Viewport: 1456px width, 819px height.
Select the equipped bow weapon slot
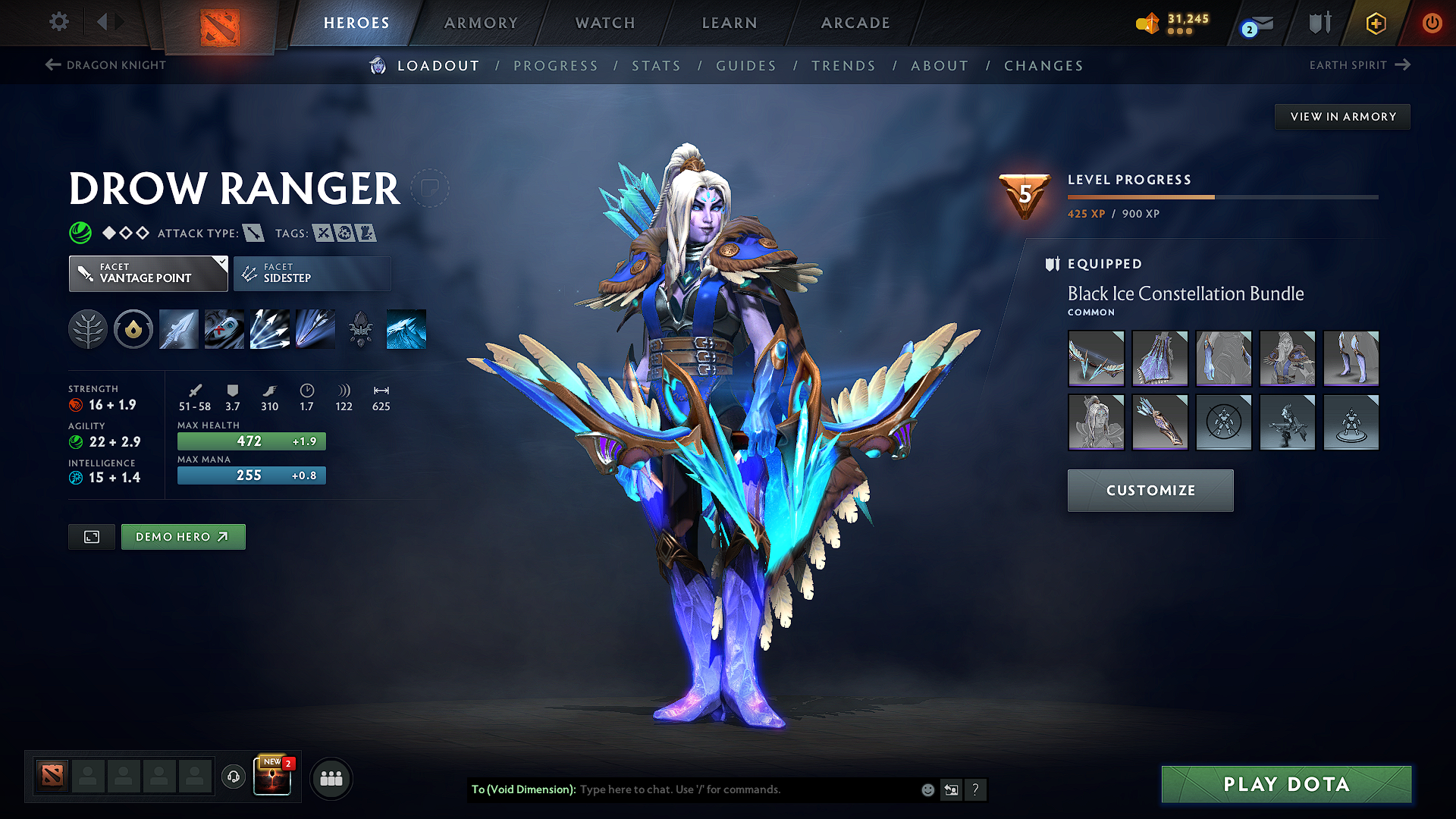(1096, 359)
